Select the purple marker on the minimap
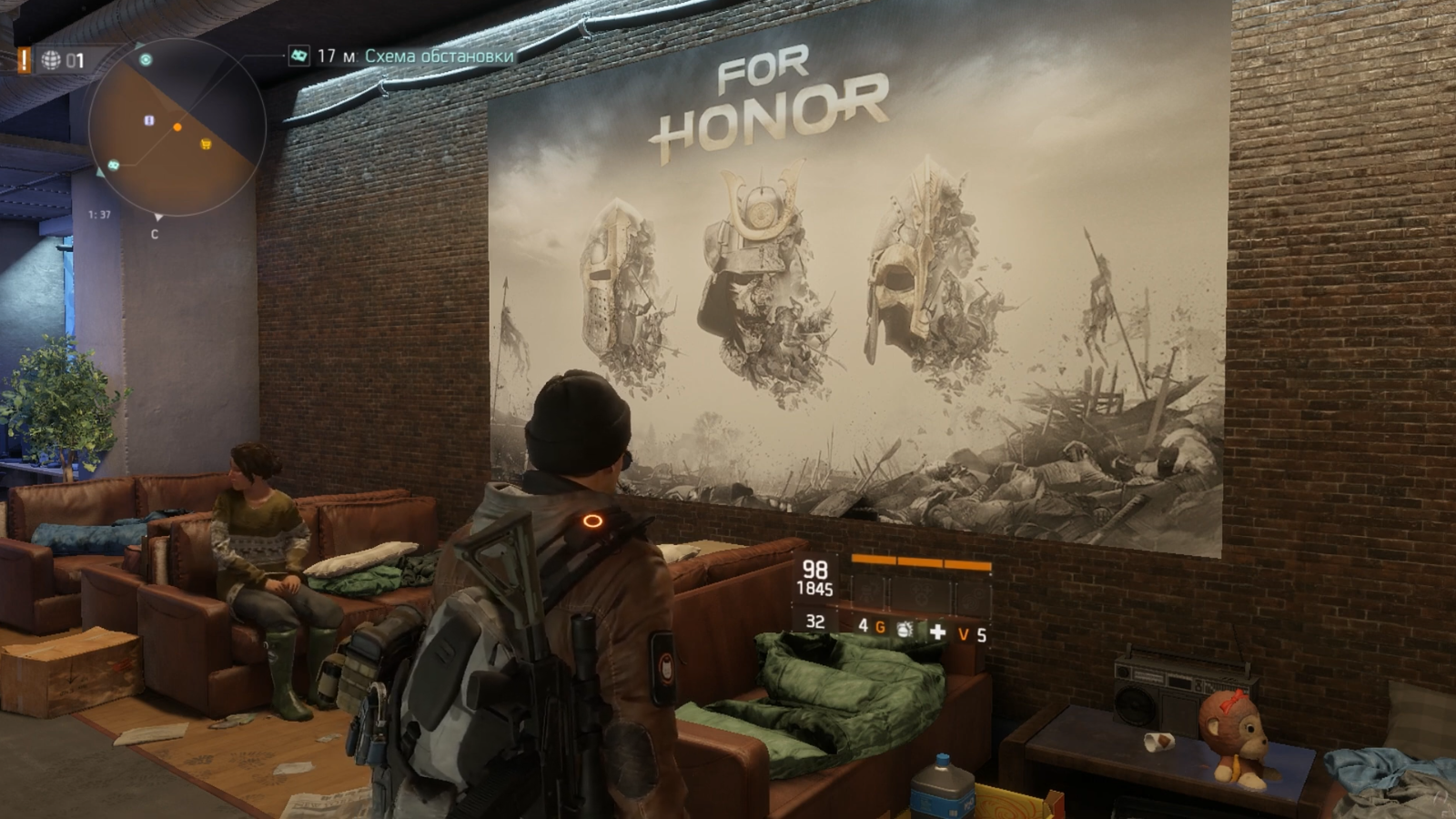Screen dimensions: 1456x819 click(x=150, y=120)
